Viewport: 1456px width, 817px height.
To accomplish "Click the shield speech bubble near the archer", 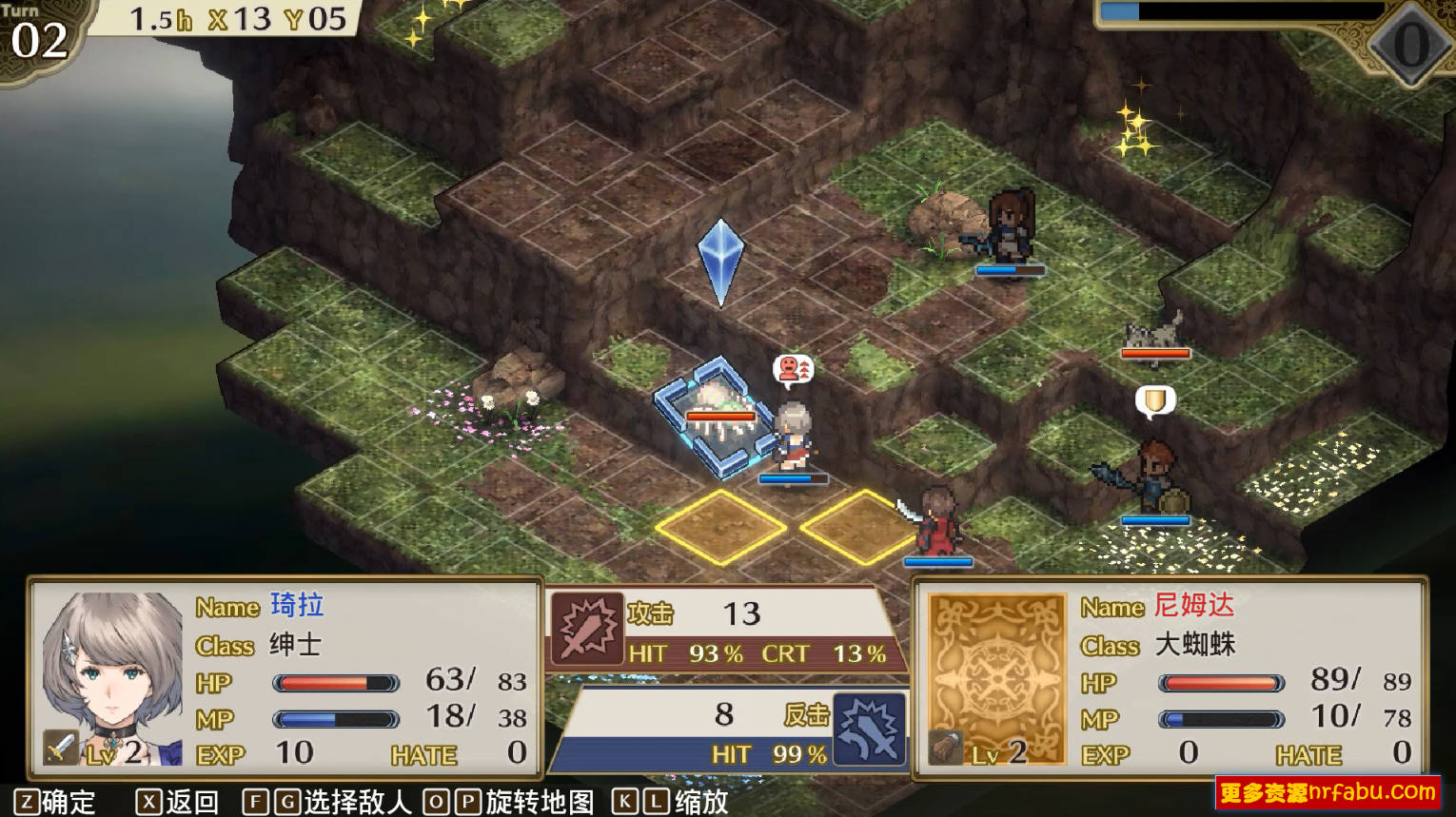I will tap(1154, 401).
